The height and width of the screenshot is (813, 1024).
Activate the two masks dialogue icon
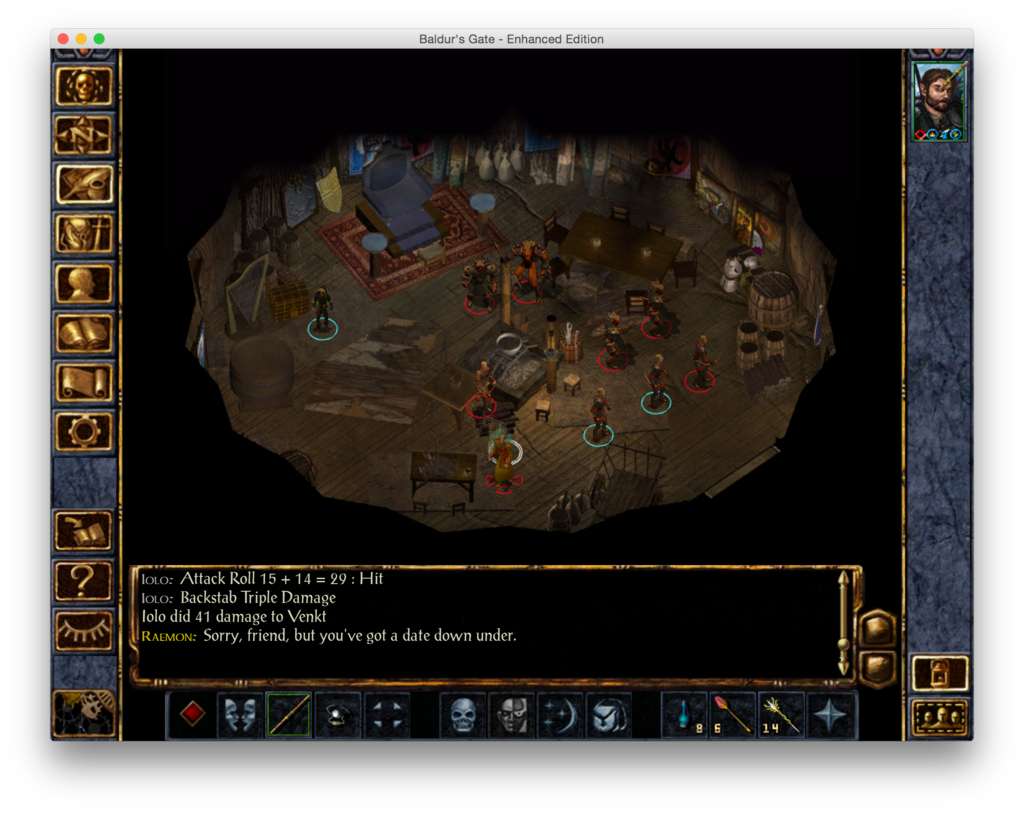click(x=240, y=715)
